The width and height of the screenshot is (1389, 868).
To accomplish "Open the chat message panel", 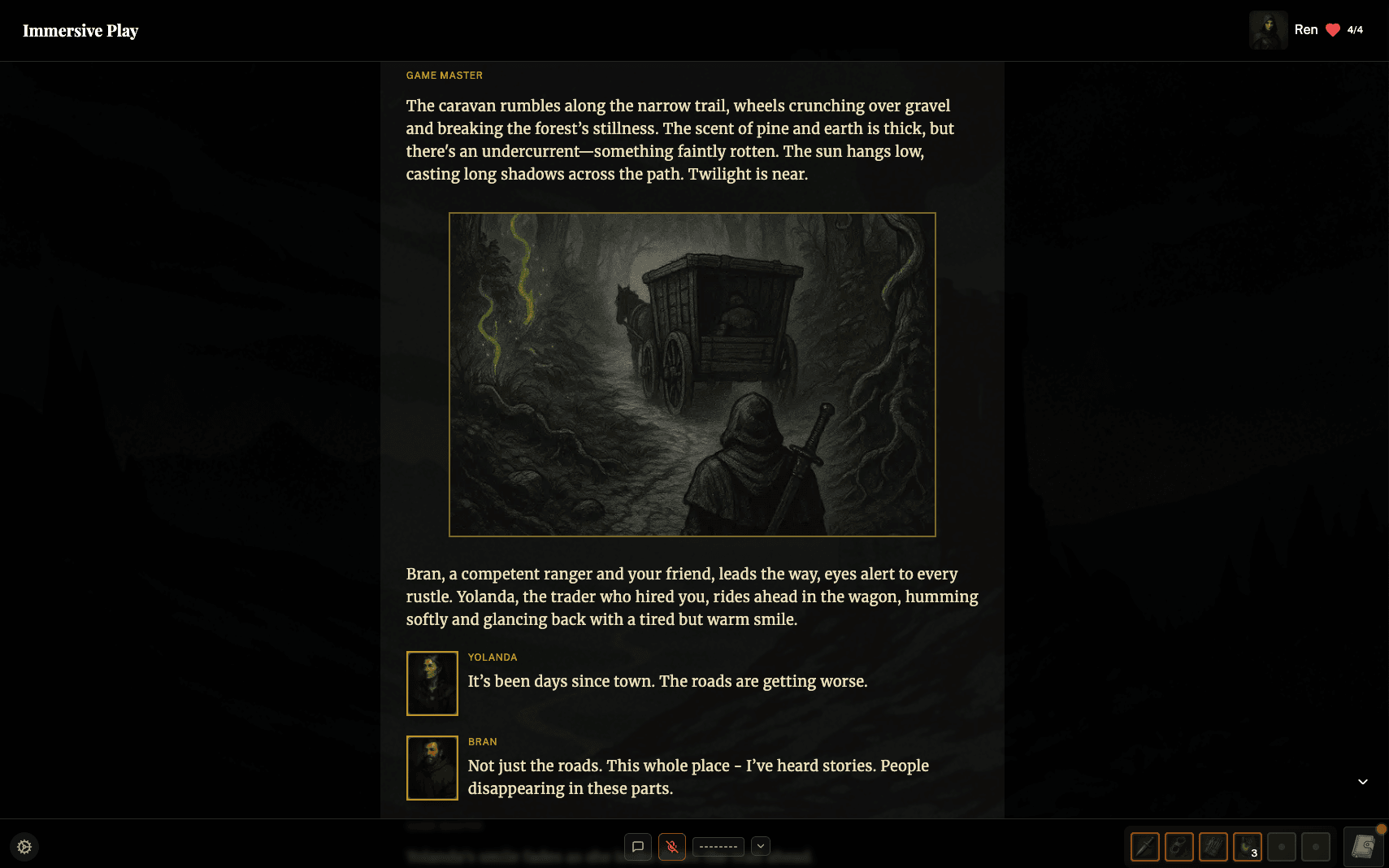I will point(639,846).
